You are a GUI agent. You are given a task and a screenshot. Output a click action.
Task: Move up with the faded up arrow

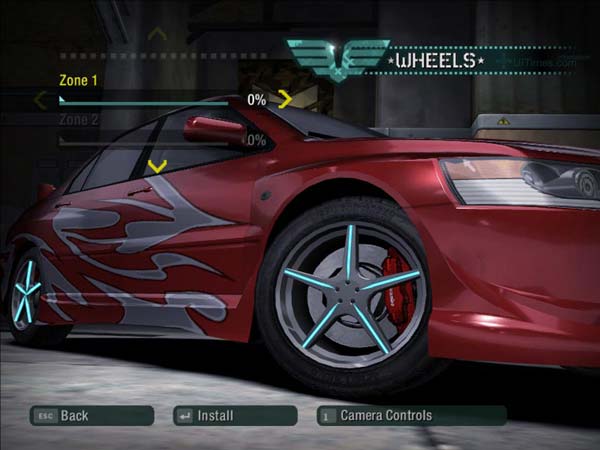click(x=156, y=35)
